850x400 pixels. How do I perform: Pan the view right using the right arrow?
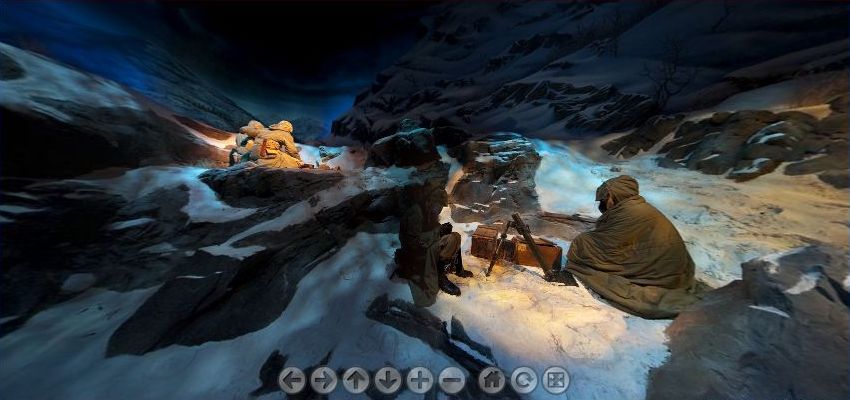(323, 380)
